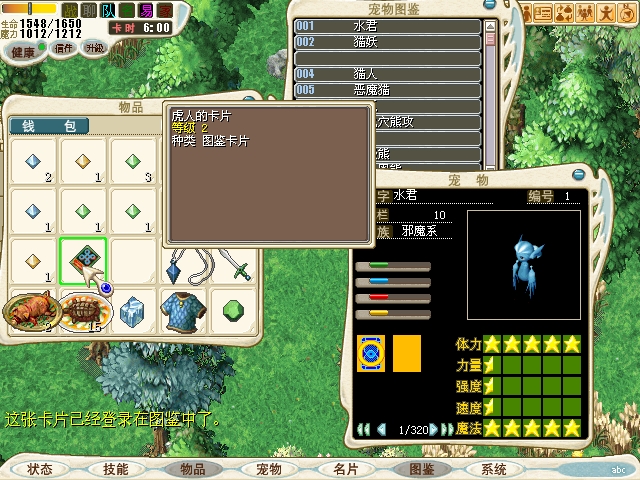
Task: Click the 升級 (Level up) button
Action: tap(95, 48)
